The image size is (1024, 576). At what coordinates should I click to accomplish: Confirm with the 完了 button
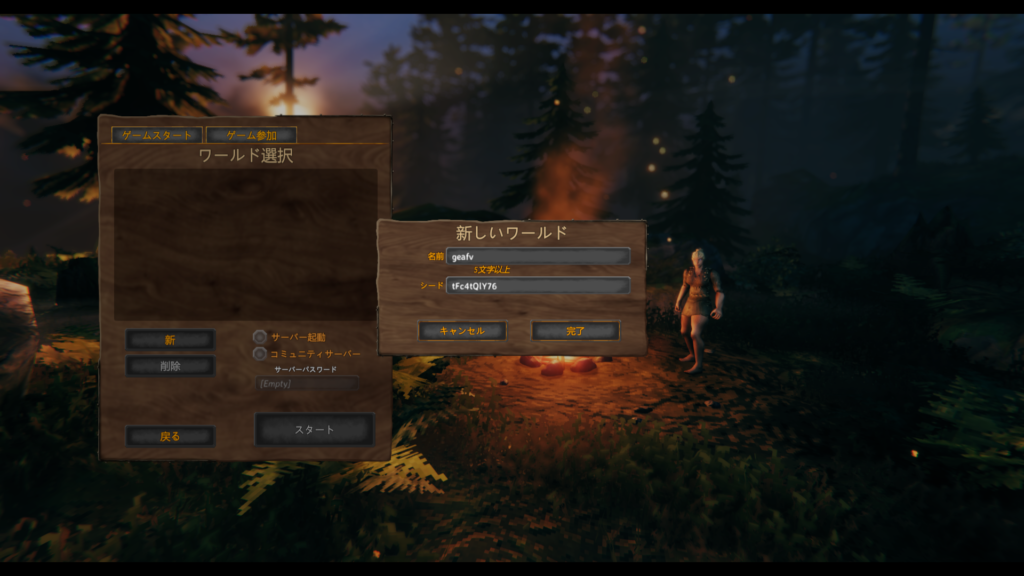(x=575, y=330)
